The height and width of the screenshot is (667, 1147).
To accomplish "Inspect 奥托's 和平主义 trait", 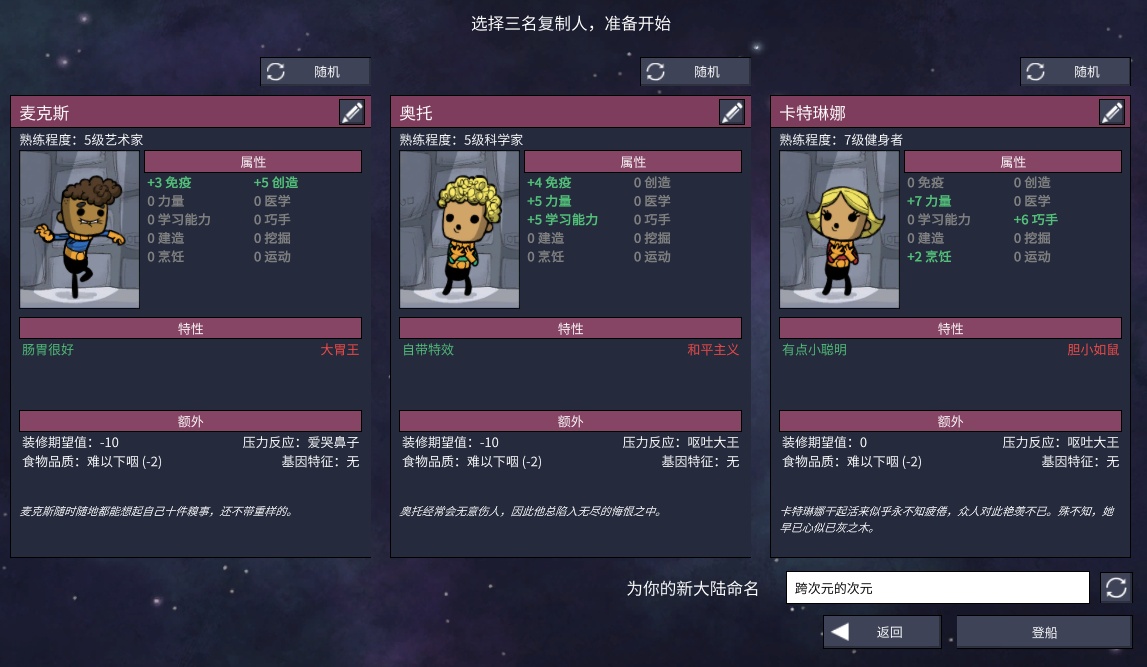I will point(713,350).
